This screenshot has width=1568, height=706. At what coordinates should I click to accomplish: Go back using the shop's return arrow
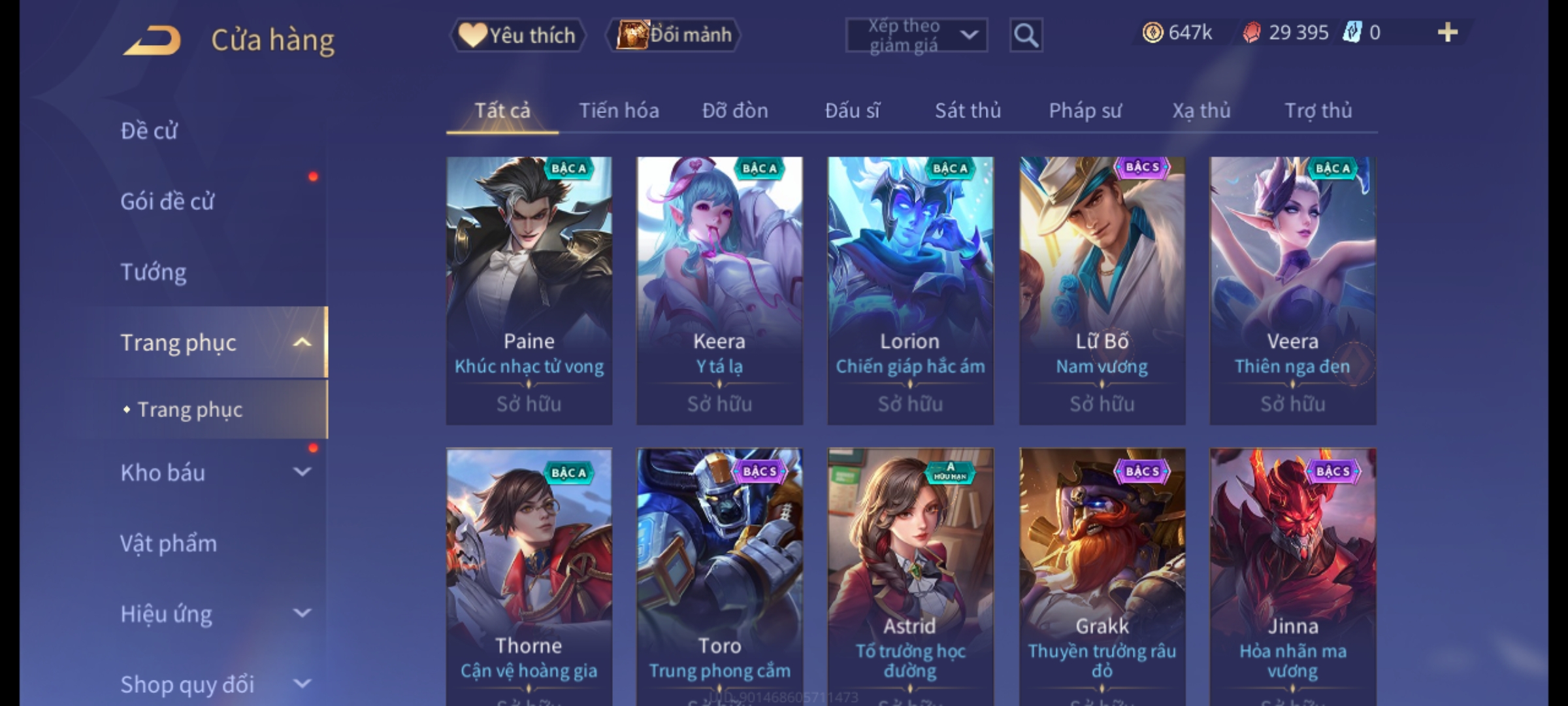[152, 41]
